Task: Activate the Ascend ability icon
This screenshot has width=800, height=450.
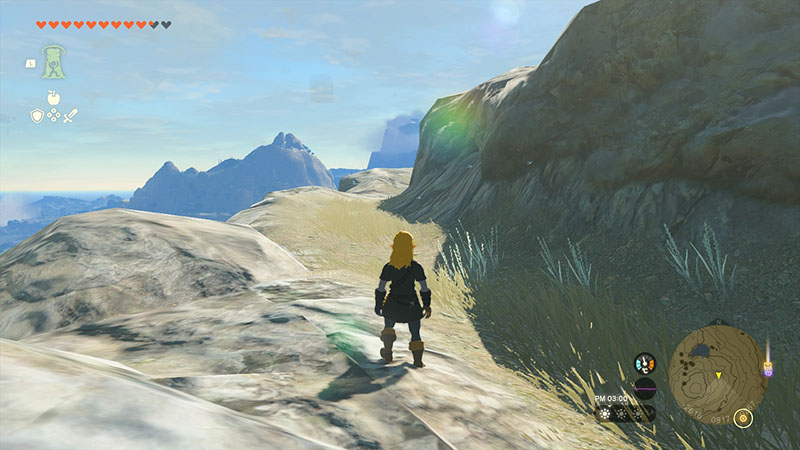Action: point(54,62)
